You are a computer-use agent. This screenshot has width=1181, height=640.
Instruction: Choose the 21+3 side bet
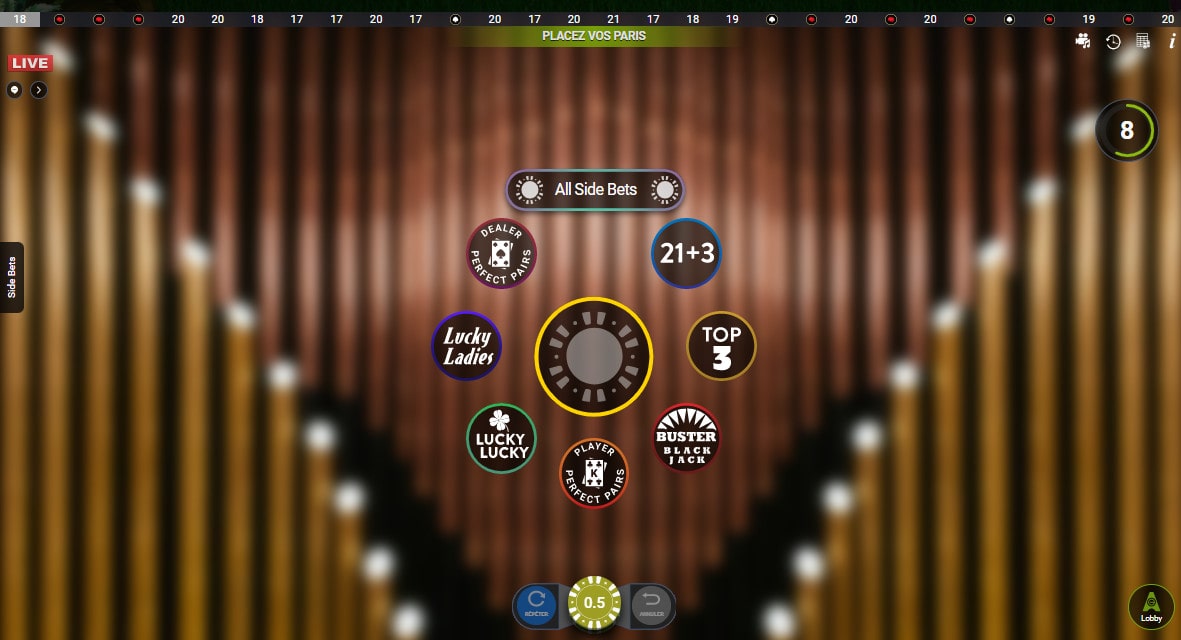click(x=686, y=253)
